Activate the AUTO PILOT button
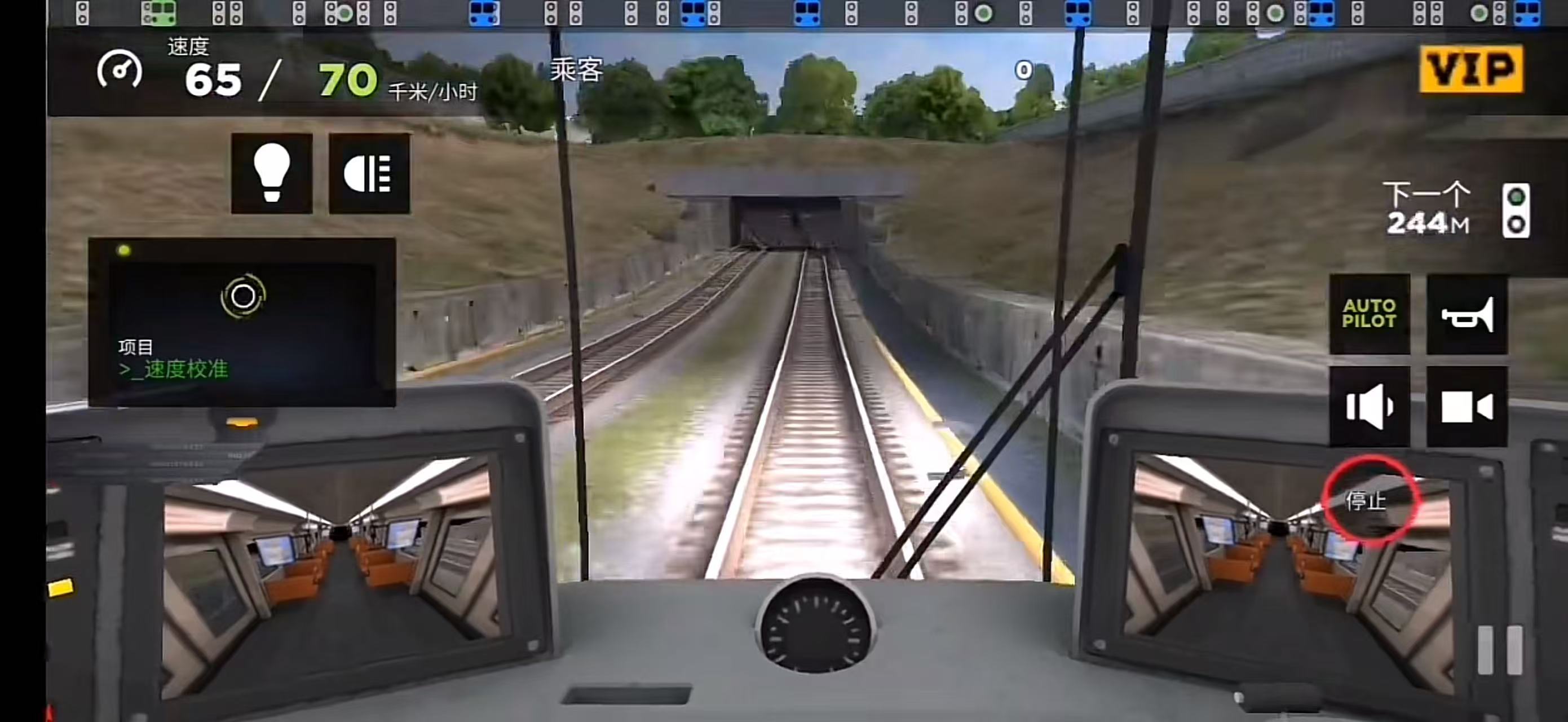Viewport: 1568px width, 722px height. [x=1370, y=314]
